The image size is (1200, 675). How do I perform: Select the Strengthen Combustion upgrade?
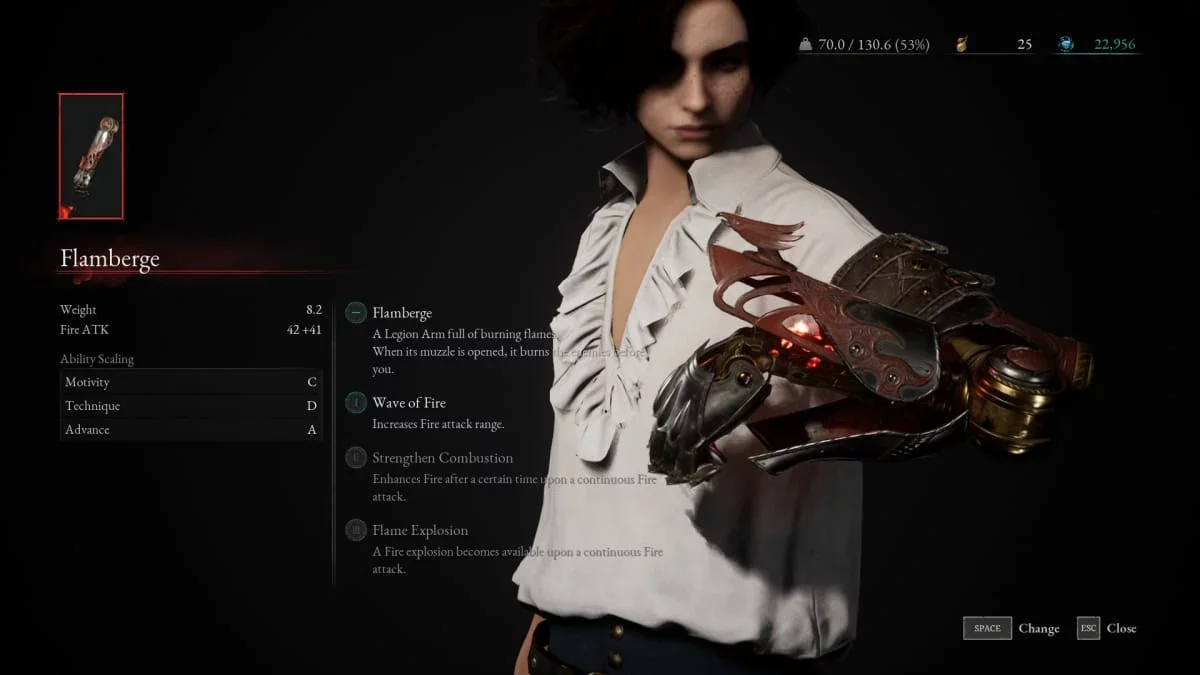(x=442, y=458)
